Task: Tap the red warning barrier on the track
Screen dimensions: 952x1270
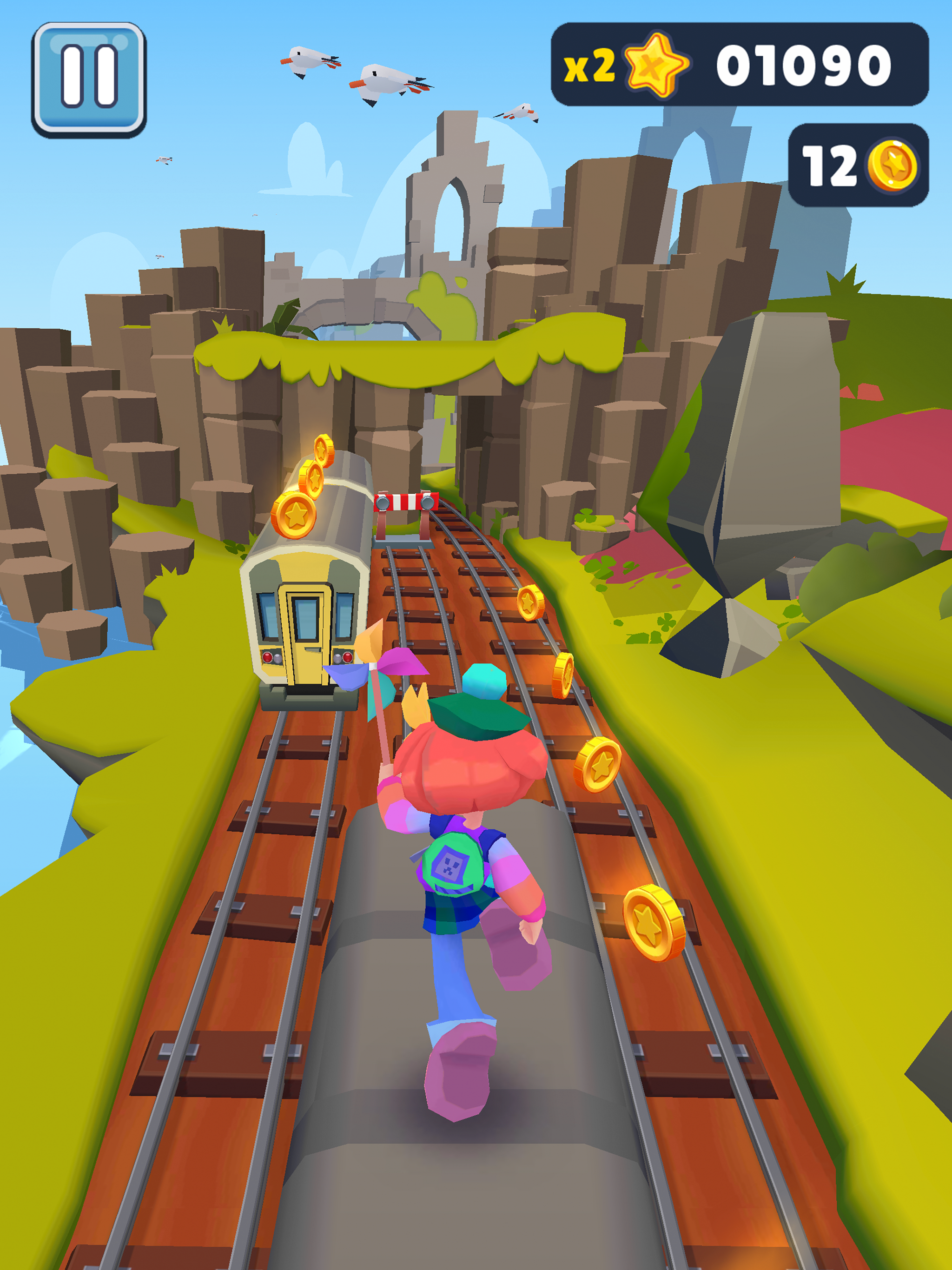Action: coord(407,503)
